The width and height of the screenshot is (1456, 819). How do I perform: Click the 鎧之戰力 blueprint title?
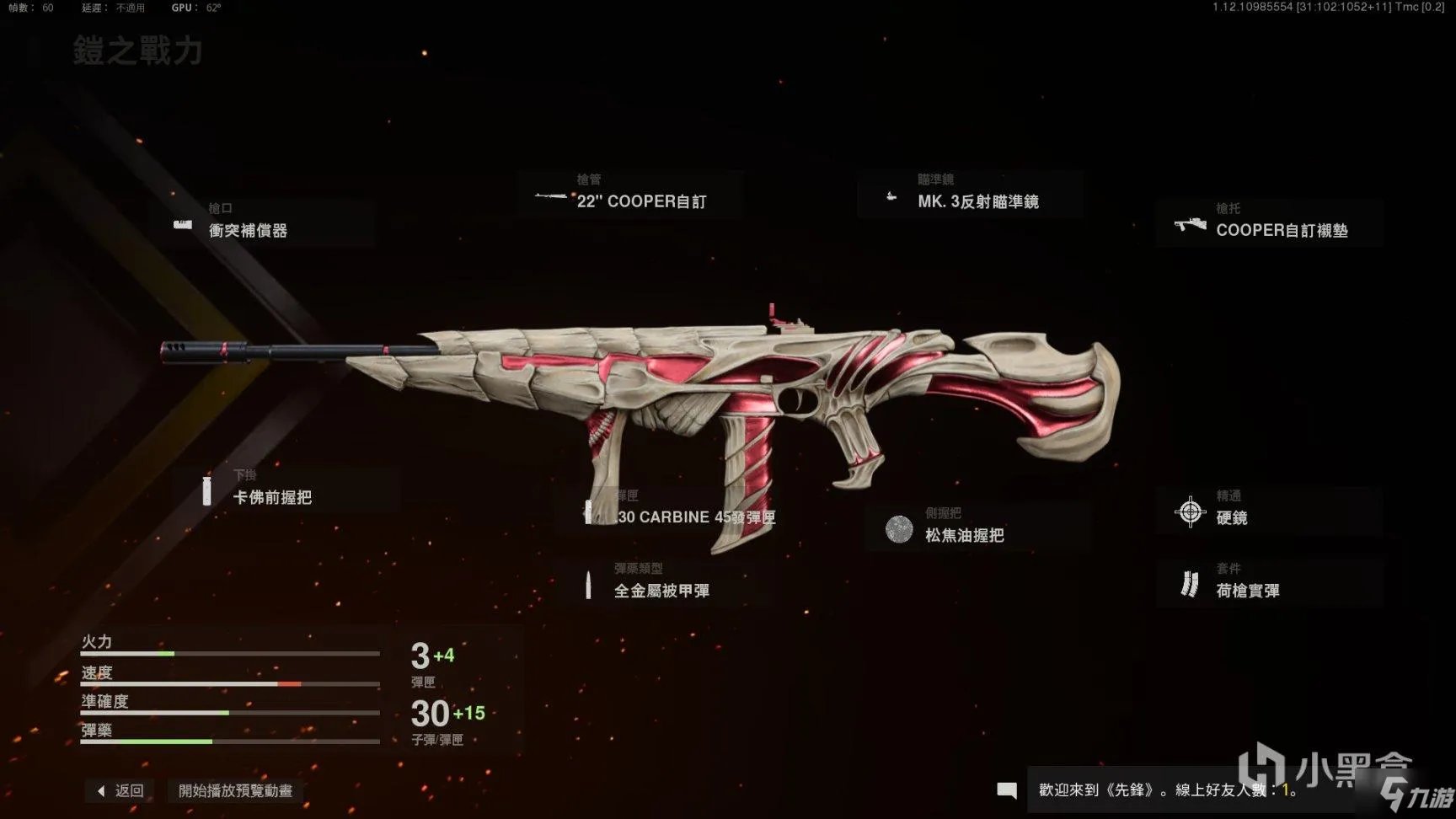pos(138,52)
